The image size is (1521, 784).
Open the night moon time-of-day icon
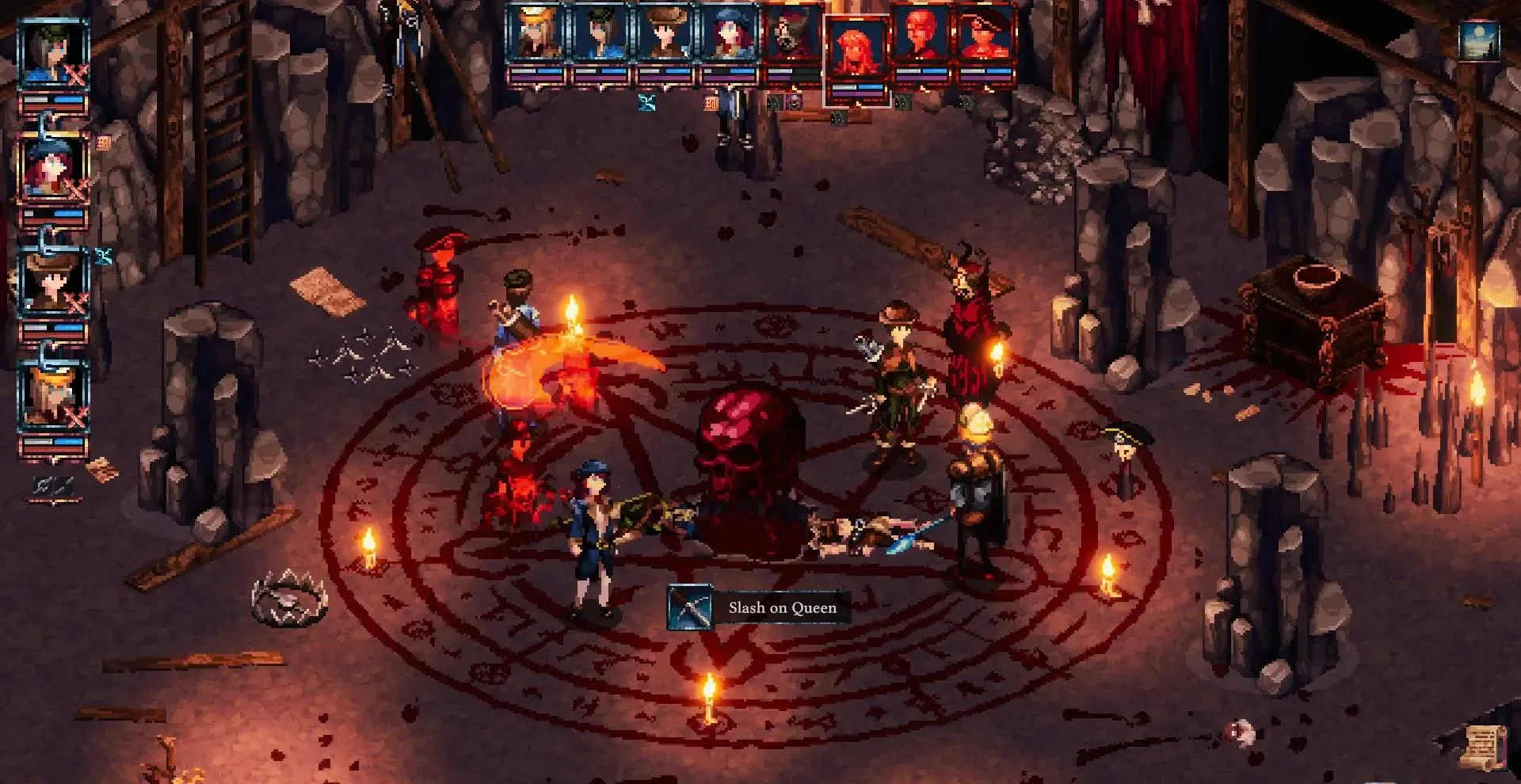pos(1479,40)
